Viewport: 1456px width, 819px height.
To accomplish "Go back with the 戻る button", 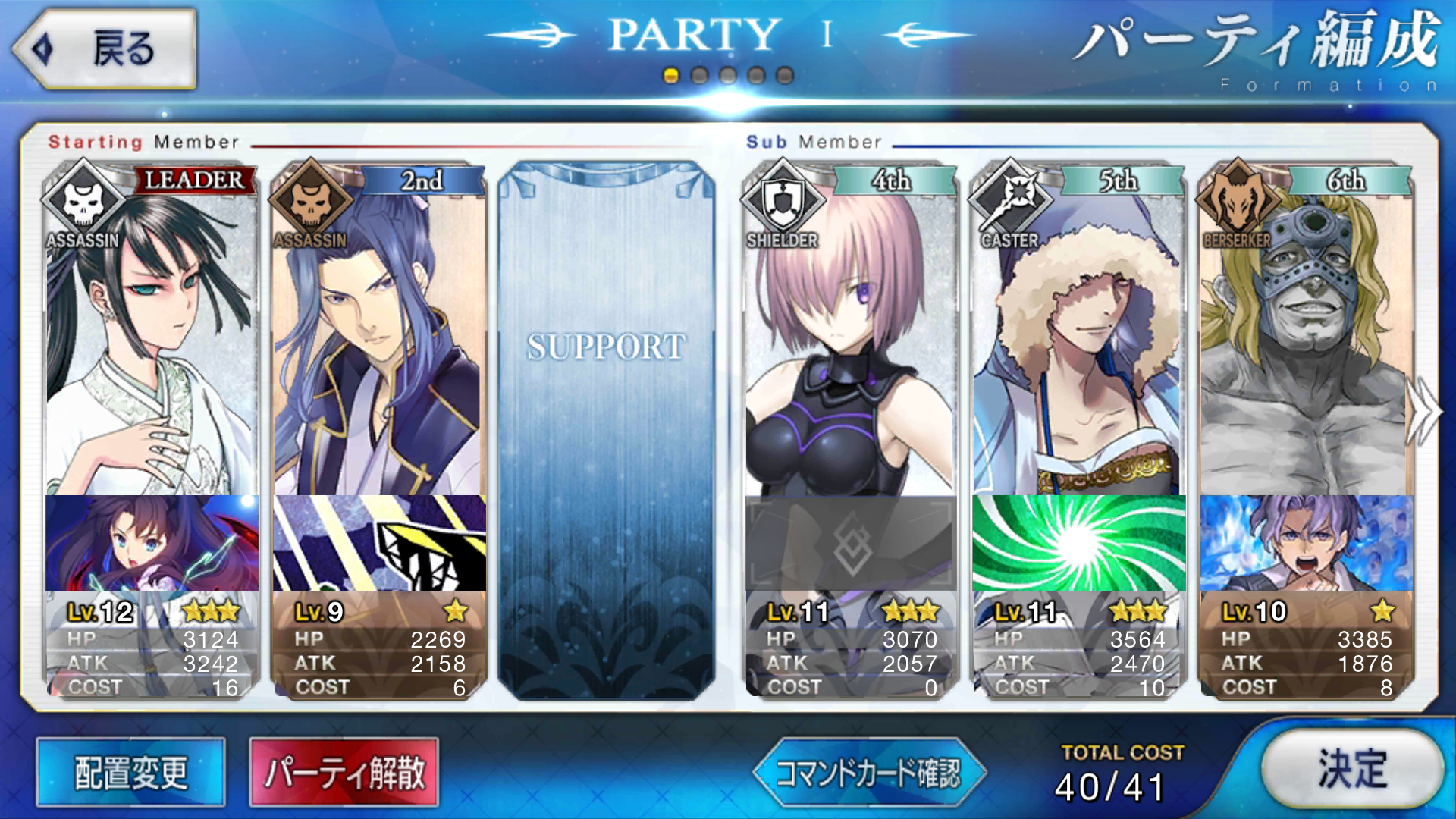I will [105, 49].
